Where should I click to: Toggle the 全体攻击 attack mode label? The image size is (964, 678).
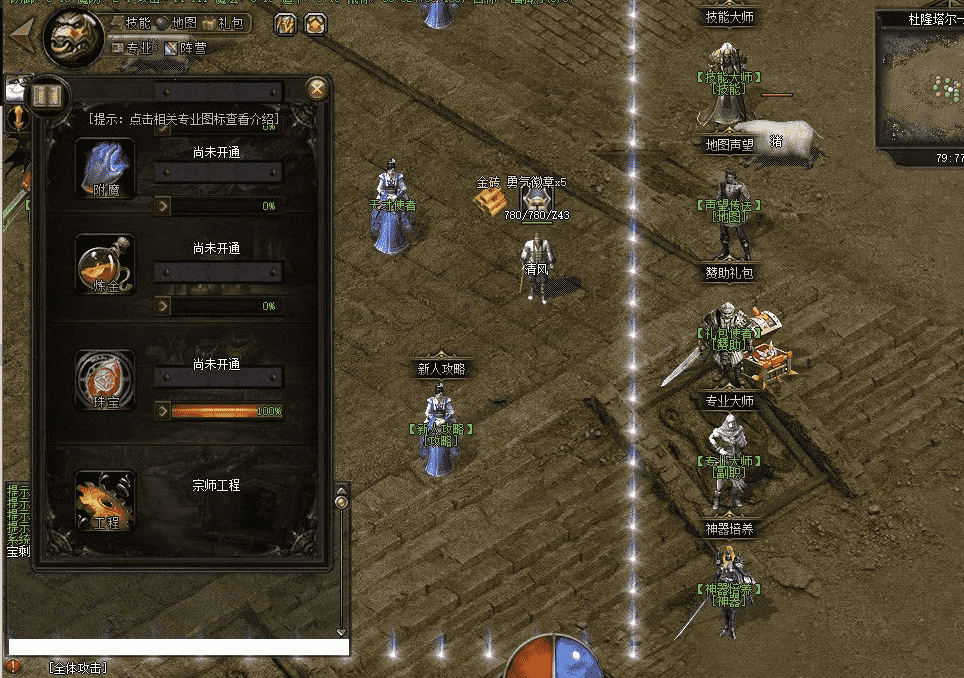click(x=78, y=667)
